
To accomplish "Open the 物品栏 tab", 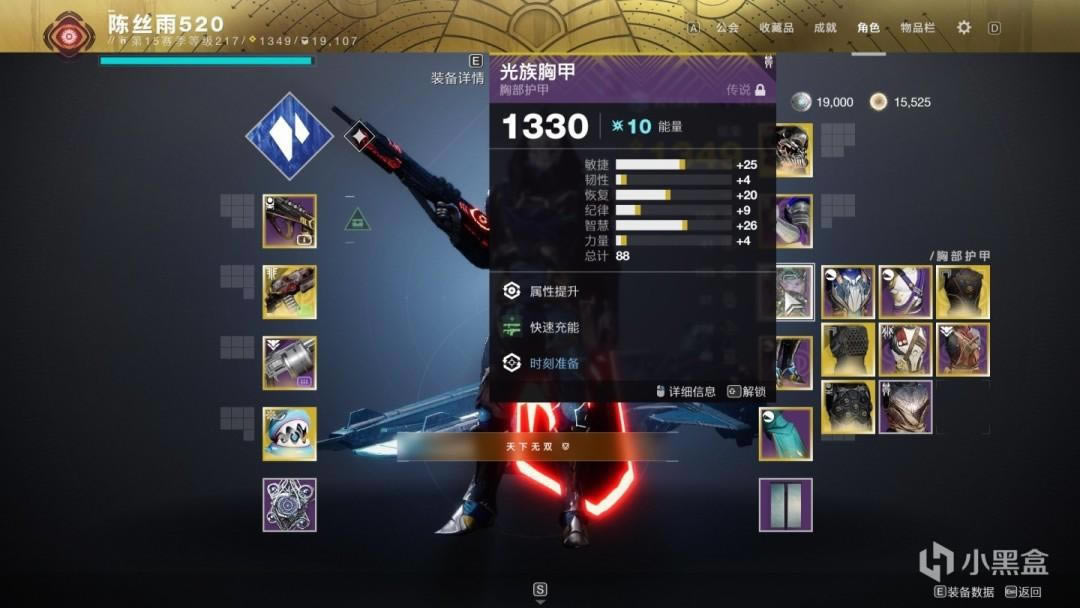I will (x=917, y=28).
